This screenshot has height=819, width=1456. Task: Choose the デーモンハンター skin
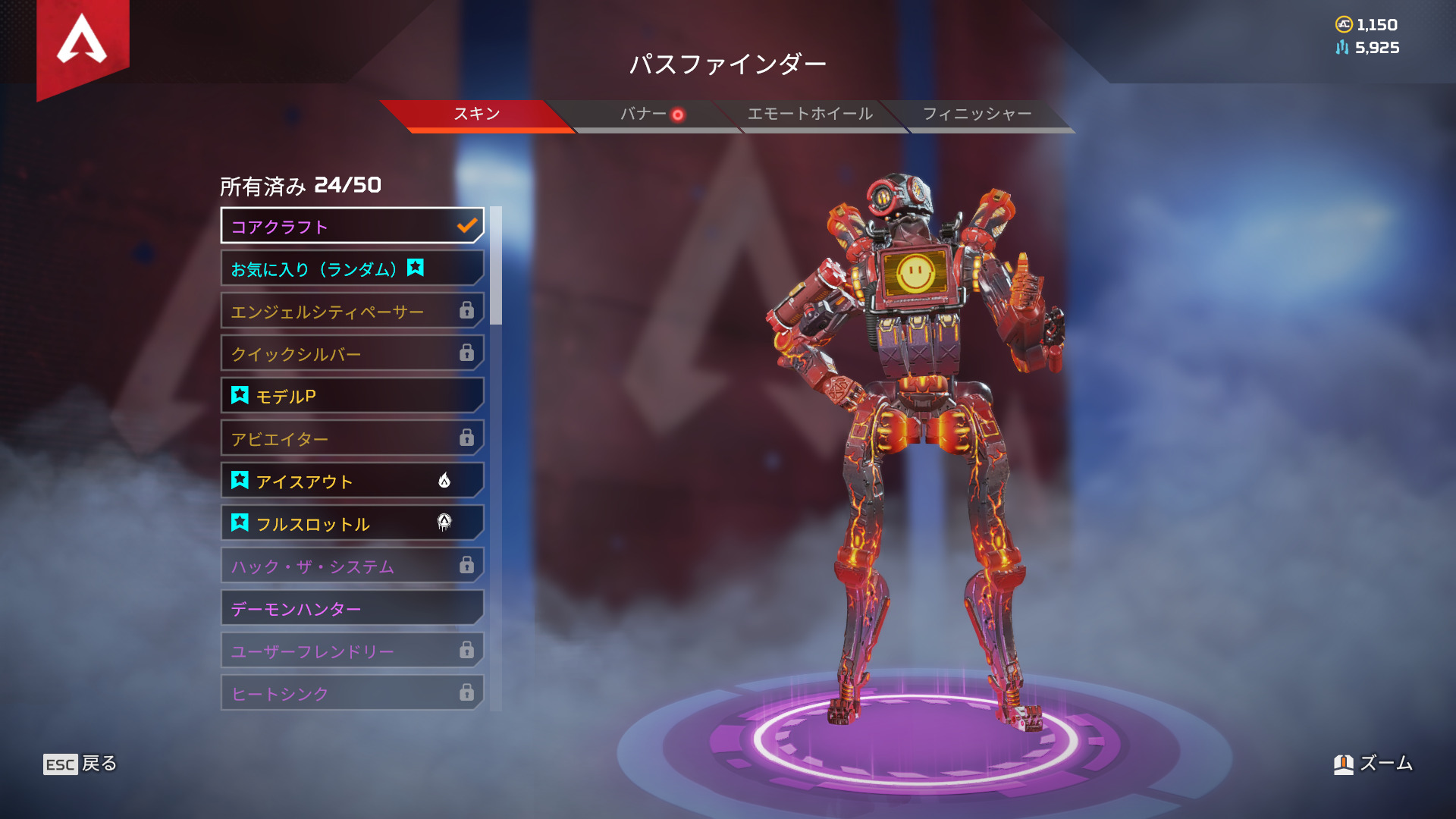[x=352, y=608]
